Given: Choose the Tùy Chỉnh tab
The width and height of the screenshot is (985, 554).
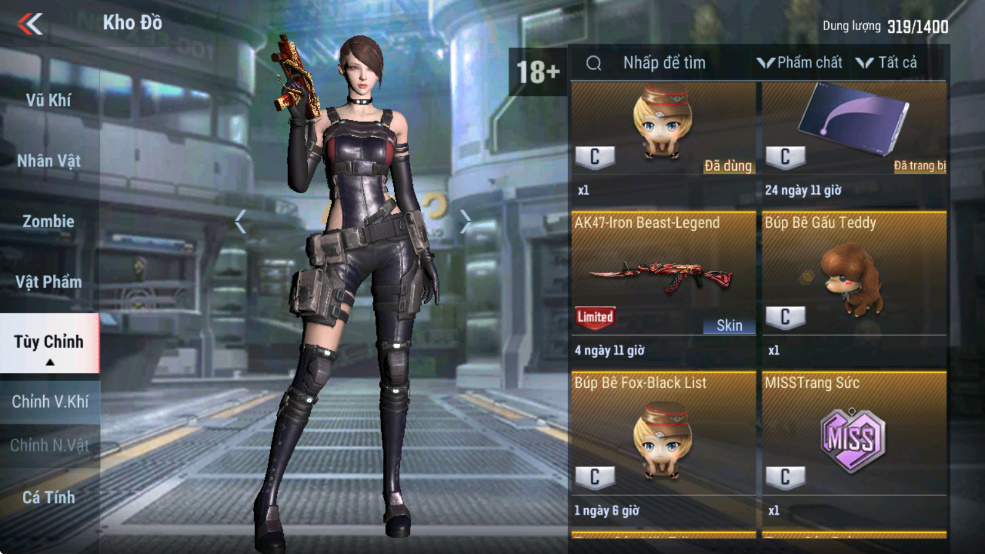Looking at the screenshot, I should (48, 342).
